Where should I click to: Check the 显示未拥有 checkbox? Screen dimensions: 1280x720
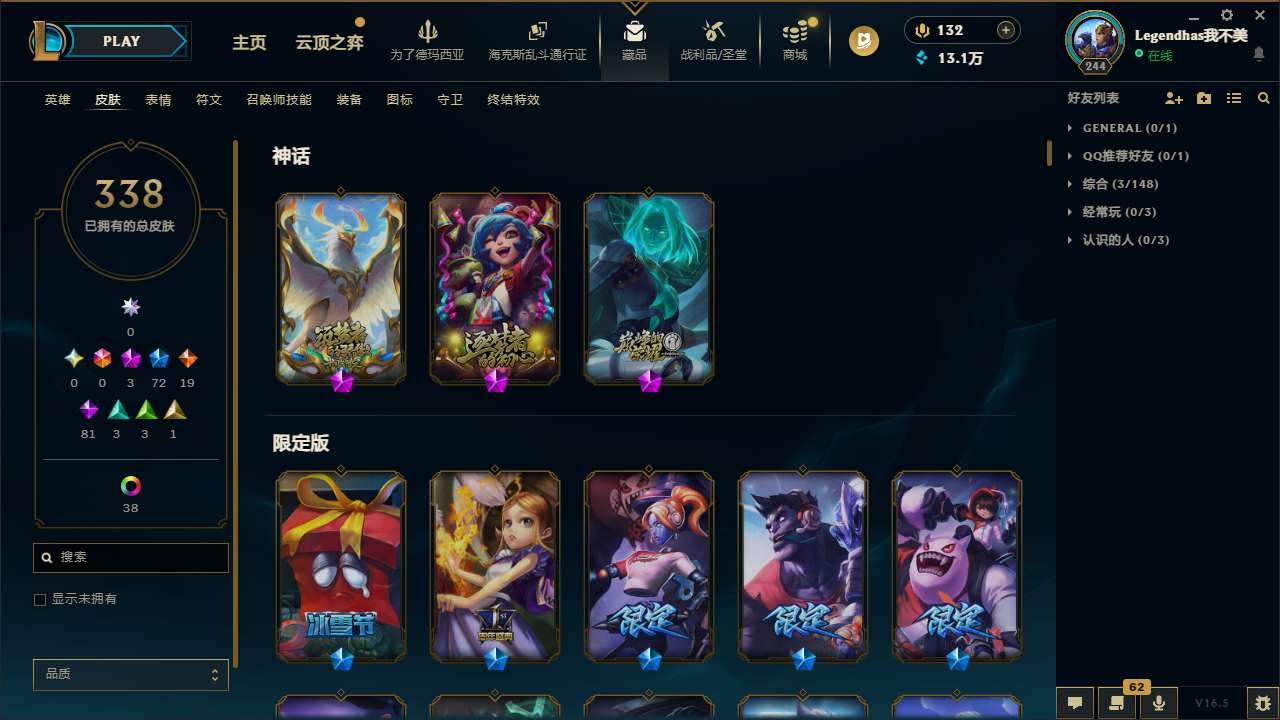tap(40, 599)
